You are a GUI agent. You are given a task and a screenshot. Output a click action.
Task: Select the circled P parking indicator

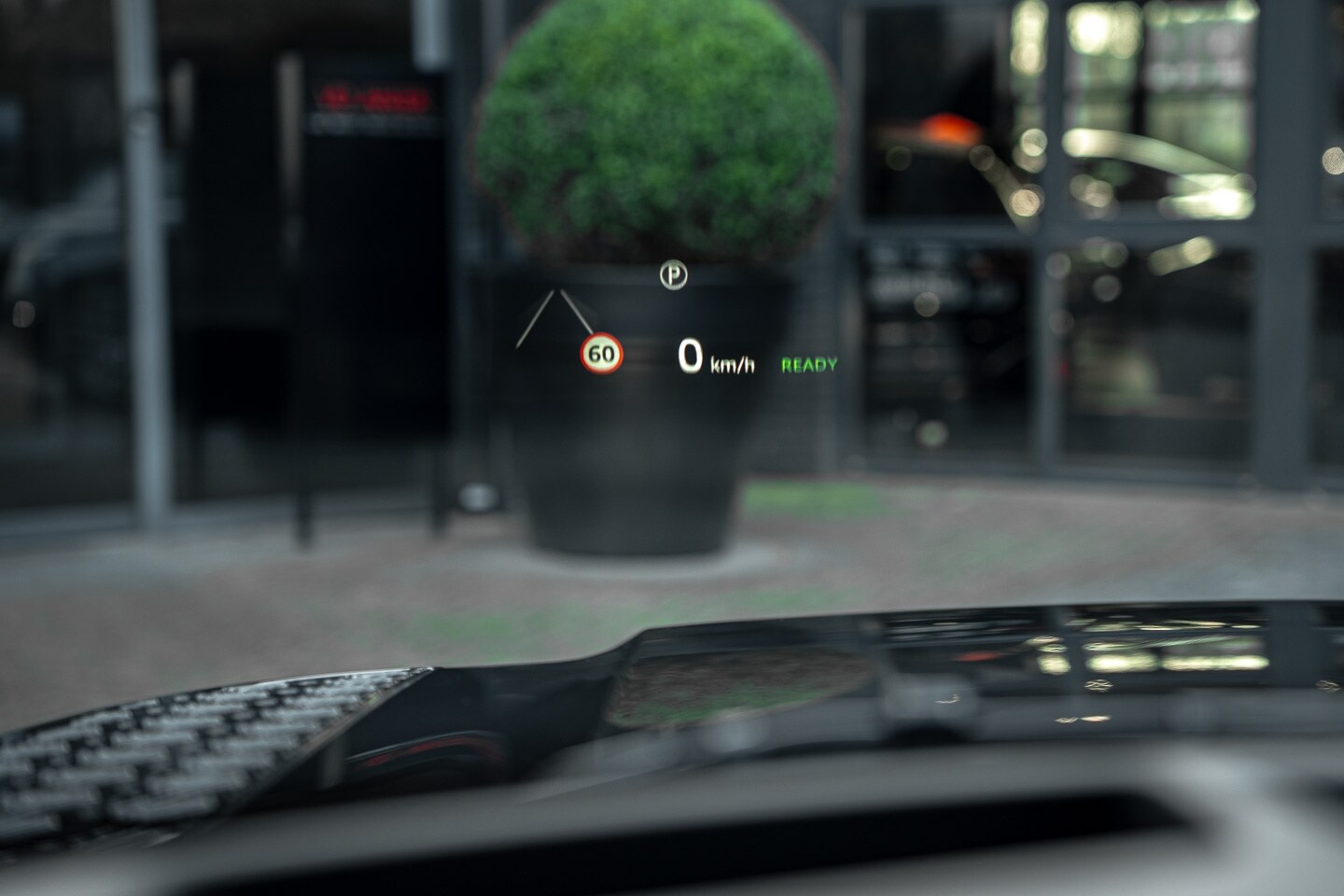[672, 274]
